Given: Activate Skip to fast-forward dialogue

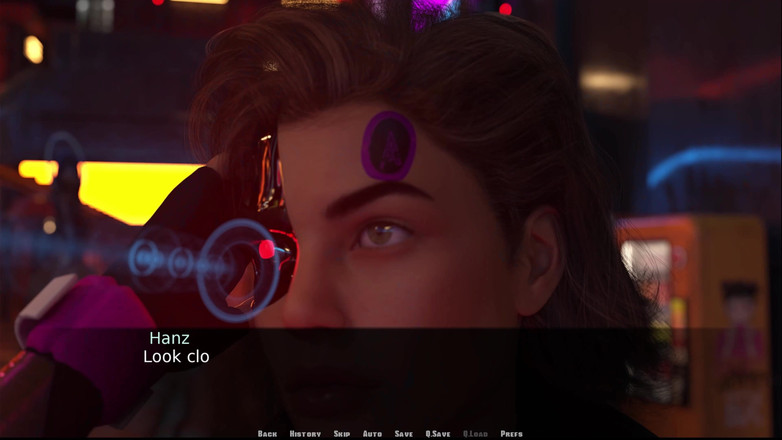Looking at the screenshot, I should (x=342, y=434).
